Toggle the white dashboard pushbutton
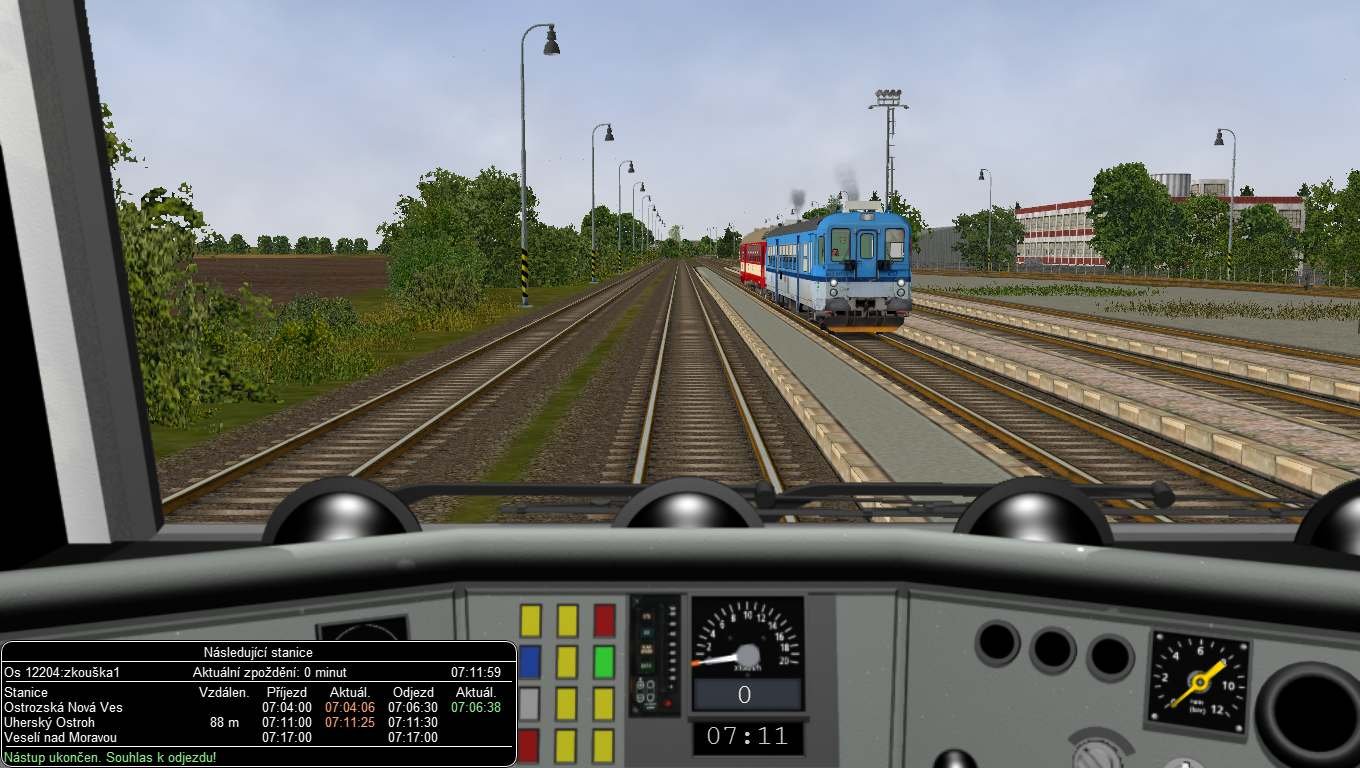This screenshot has width=1360, height=768. pos(528,703)
